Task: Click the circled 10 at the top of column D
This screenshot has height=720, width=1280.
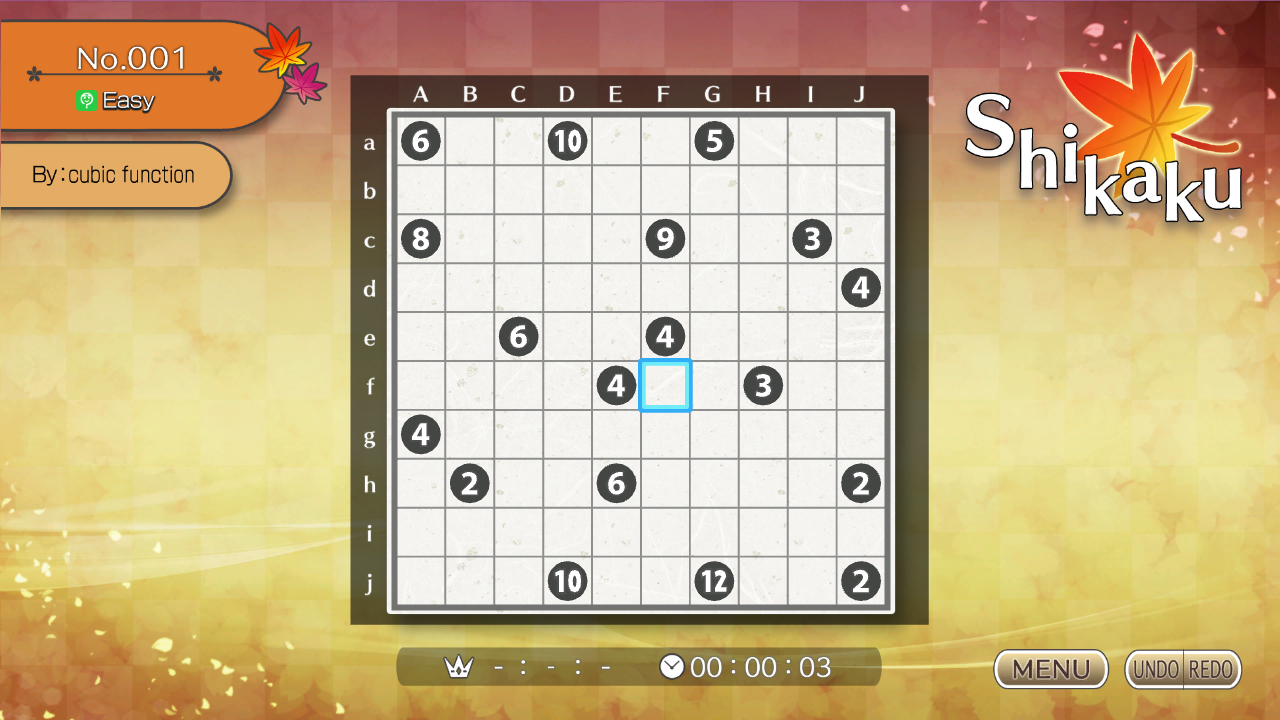Action: click(x=567, y=141)
